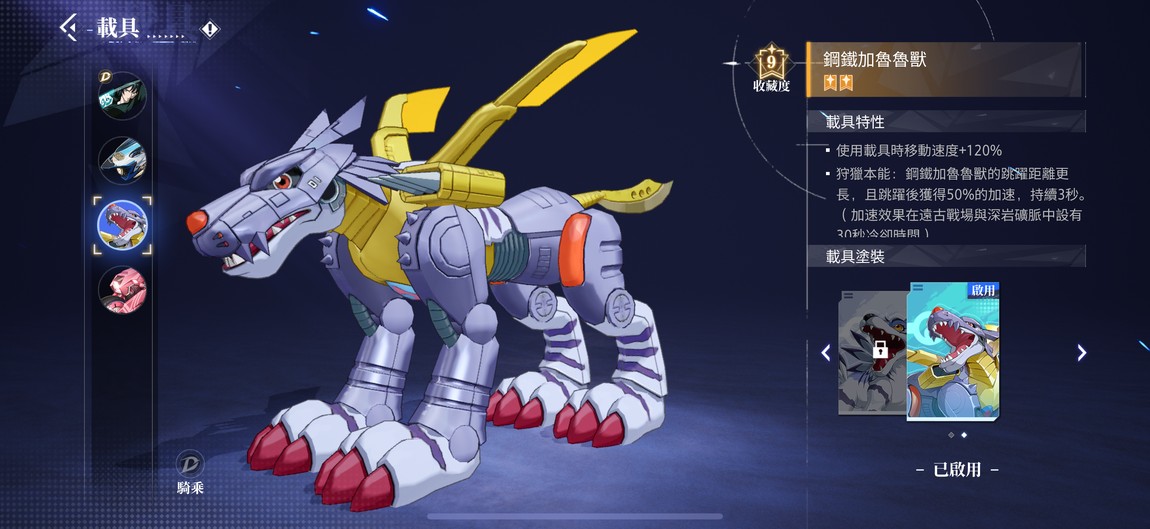Choose the blue-and-white mech vehicle icon
This screenshot has width=1150, height=529.
pyautogui.click(x=123, y=160)
